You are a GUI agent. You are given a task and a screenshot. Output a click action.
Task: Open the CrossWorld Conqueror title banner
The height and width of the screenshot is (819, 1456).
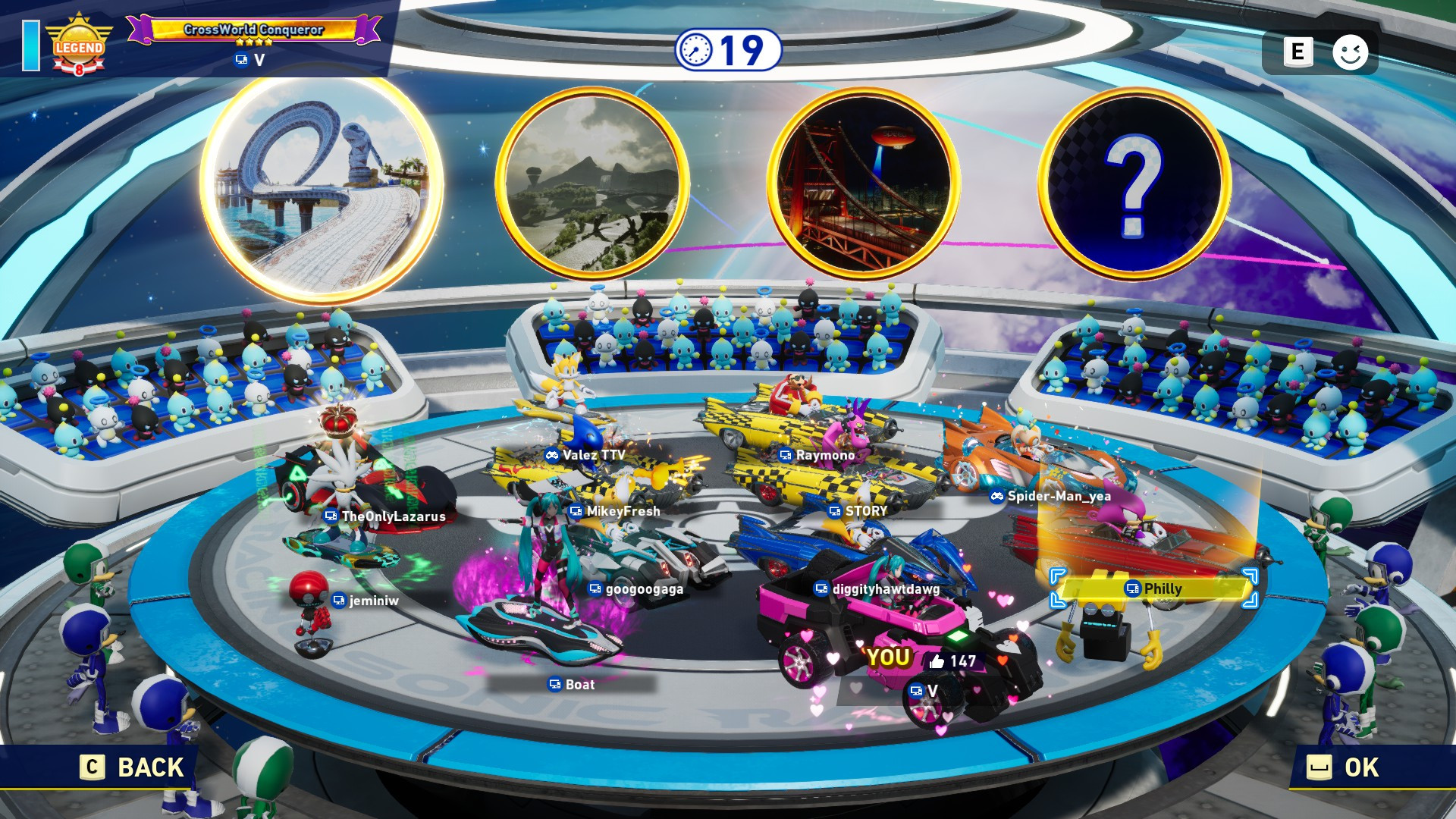tap(254, 30)
